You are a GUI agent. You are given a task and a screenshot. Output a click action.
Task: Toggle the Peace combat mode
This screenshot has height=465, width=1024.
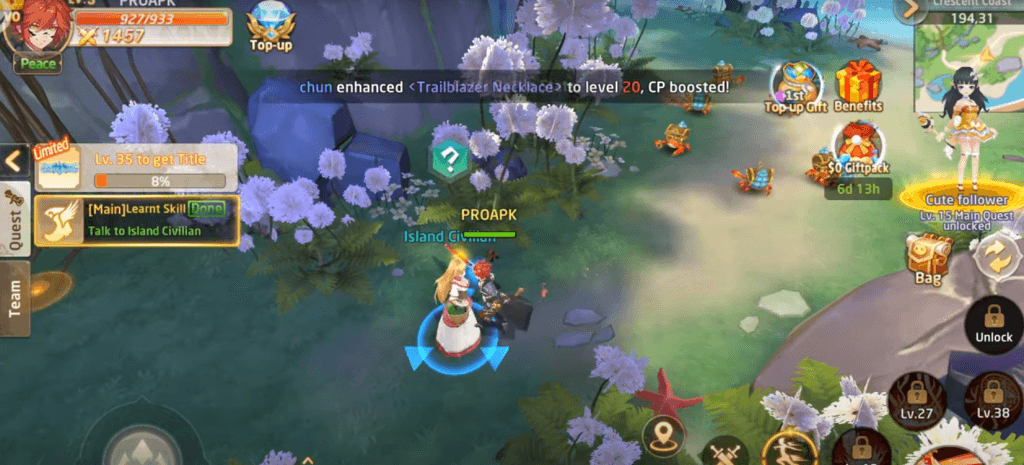point(37,63)
